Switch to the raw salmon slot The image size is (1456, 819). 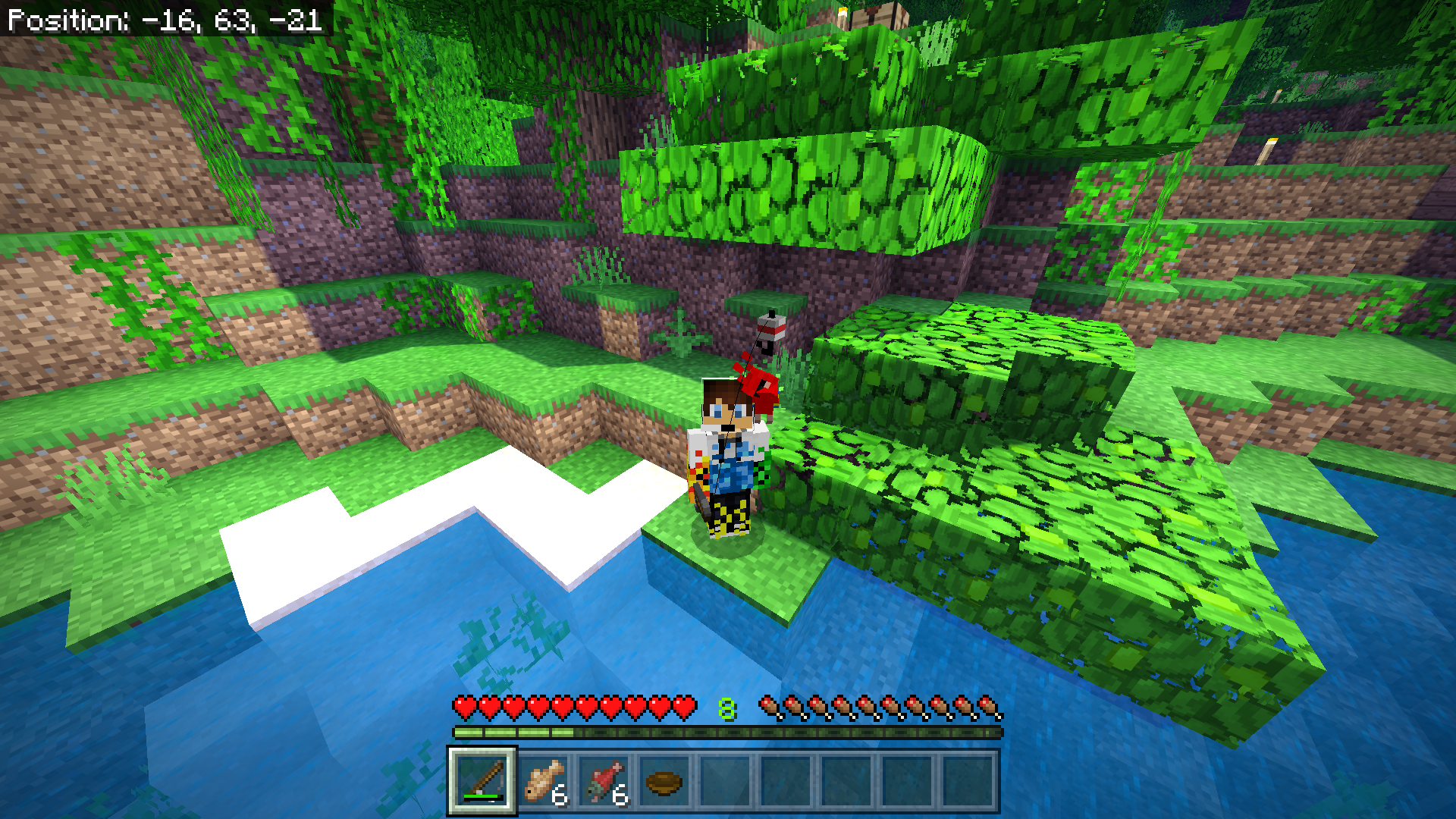(x=604, y=780)
